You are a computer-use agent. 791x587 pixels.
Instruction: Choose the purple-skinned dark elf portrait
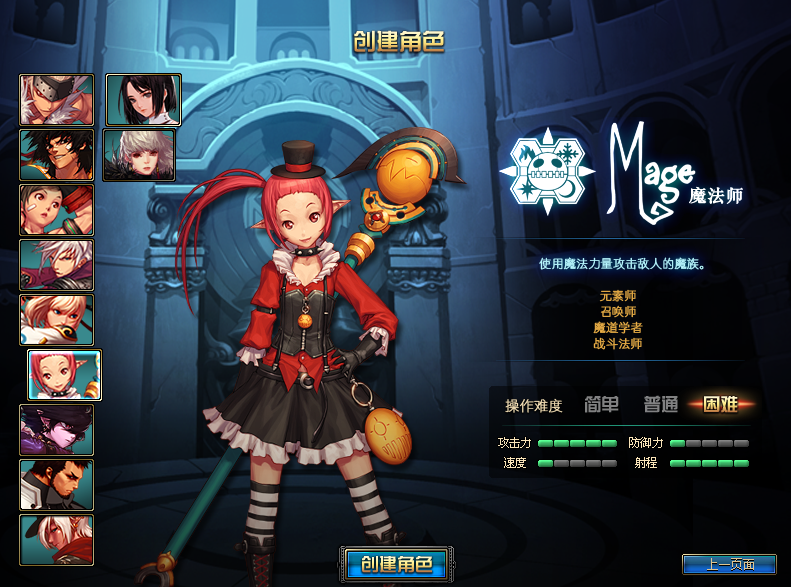click(57, 430)
